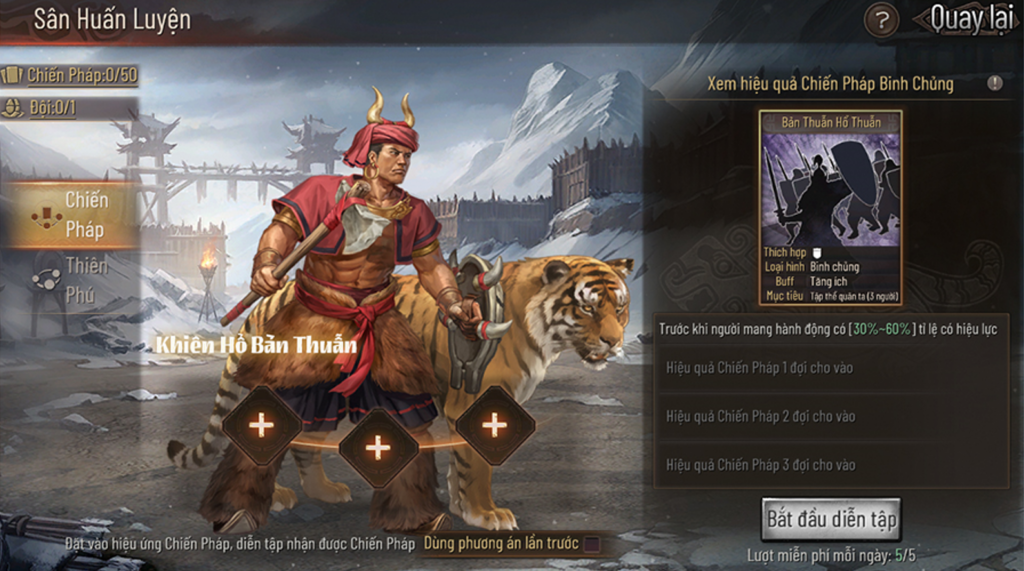The width and height of the screenshot is (1024, 571).
Task: Click the exclamation info icon beside Binh Chủng title
Action: tap(995, 84)
